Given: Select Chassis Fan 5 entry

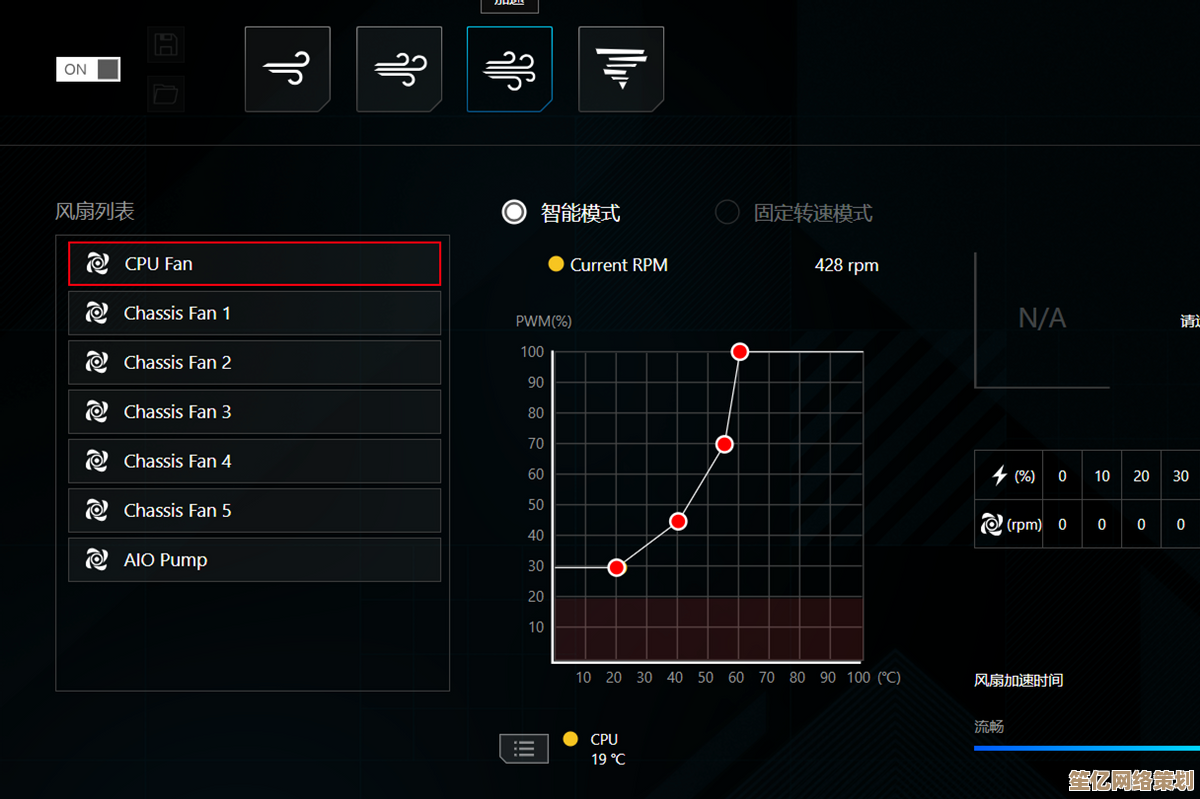Looking at the screenshot, I should click(254, 510).
